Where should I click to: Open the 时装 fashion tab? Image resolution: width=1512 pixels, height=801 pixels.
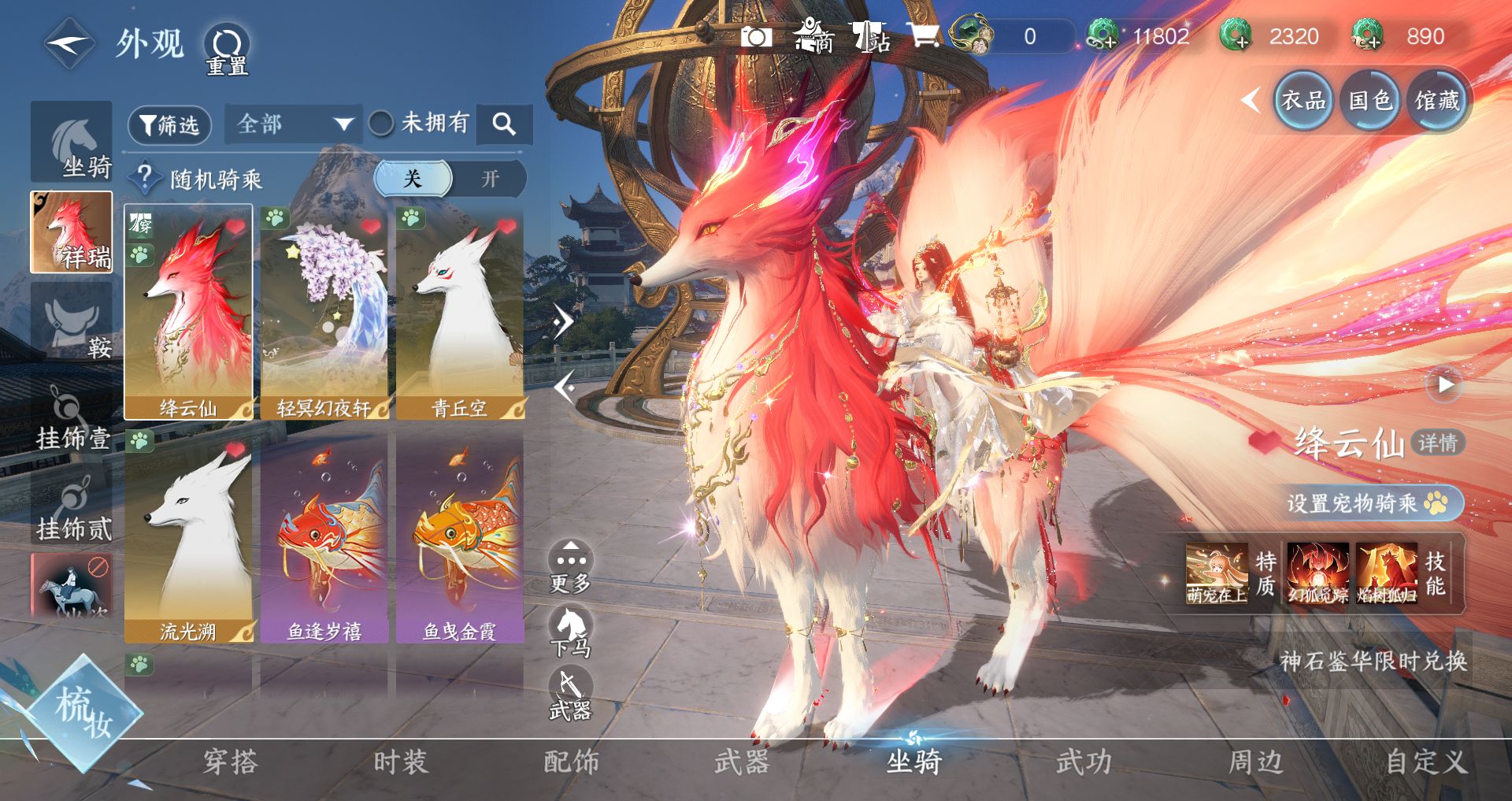401,762
